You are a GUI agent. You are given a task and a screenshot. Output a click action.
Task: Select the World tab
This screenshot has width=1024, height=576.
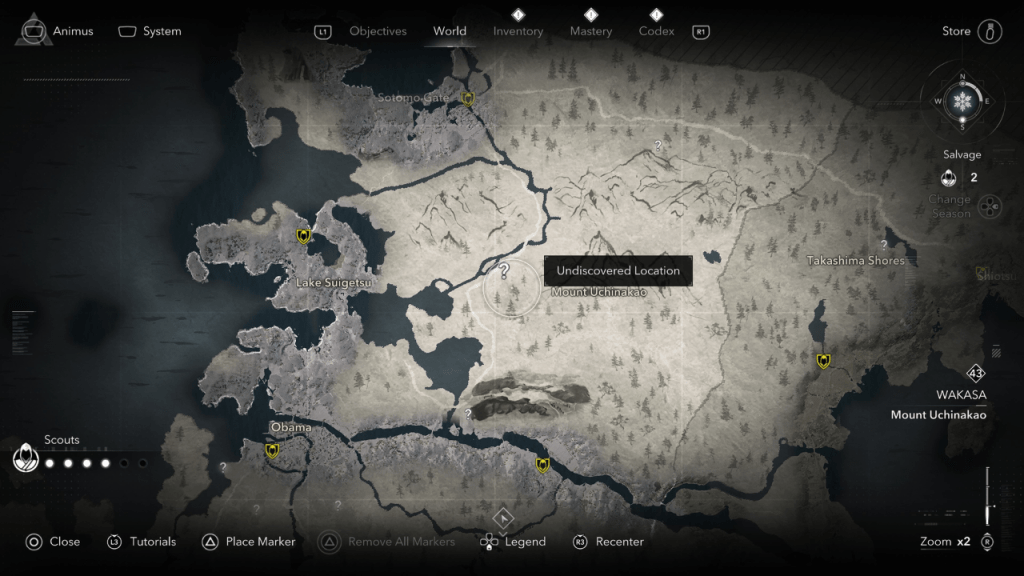pos(450,31)
